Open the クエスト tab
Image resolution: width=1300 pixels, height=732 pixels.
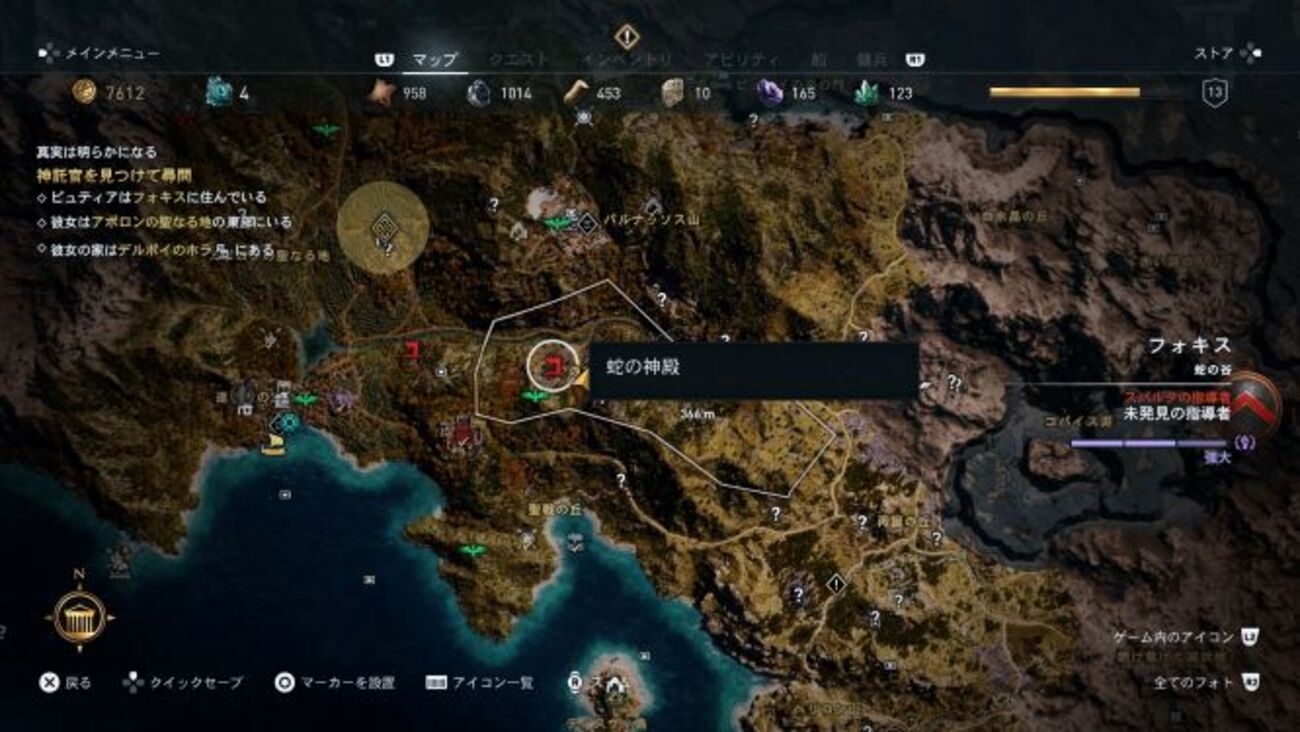coord(518,60)
